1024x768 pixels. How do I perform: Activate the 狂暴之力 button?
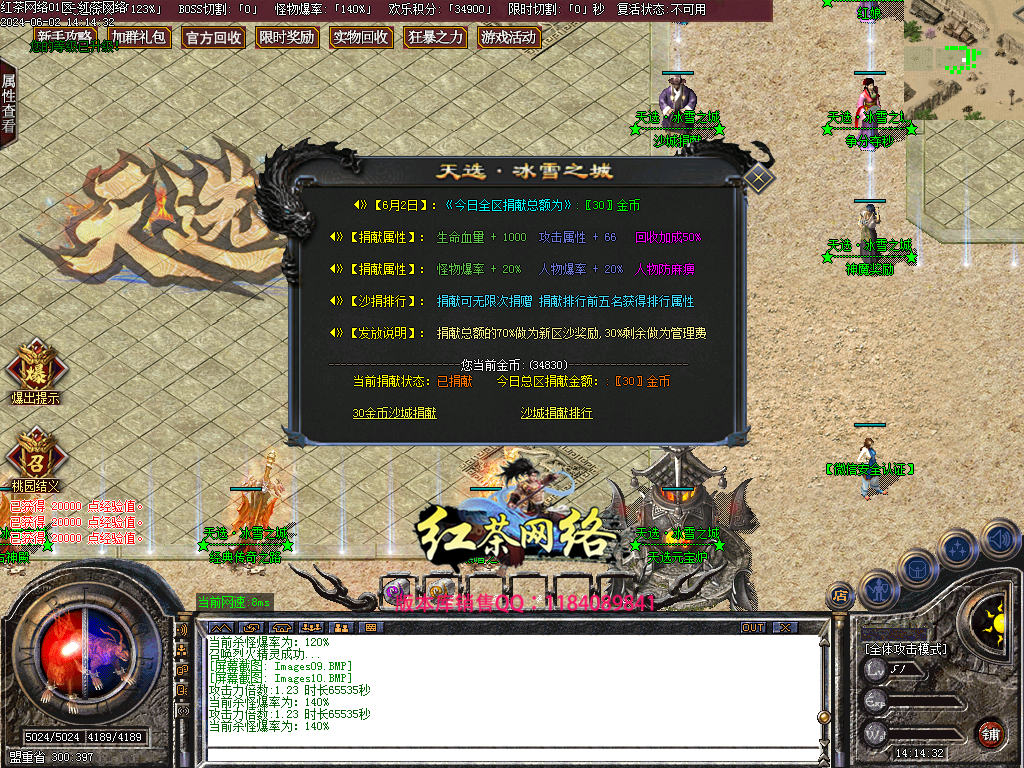(435, 38)
